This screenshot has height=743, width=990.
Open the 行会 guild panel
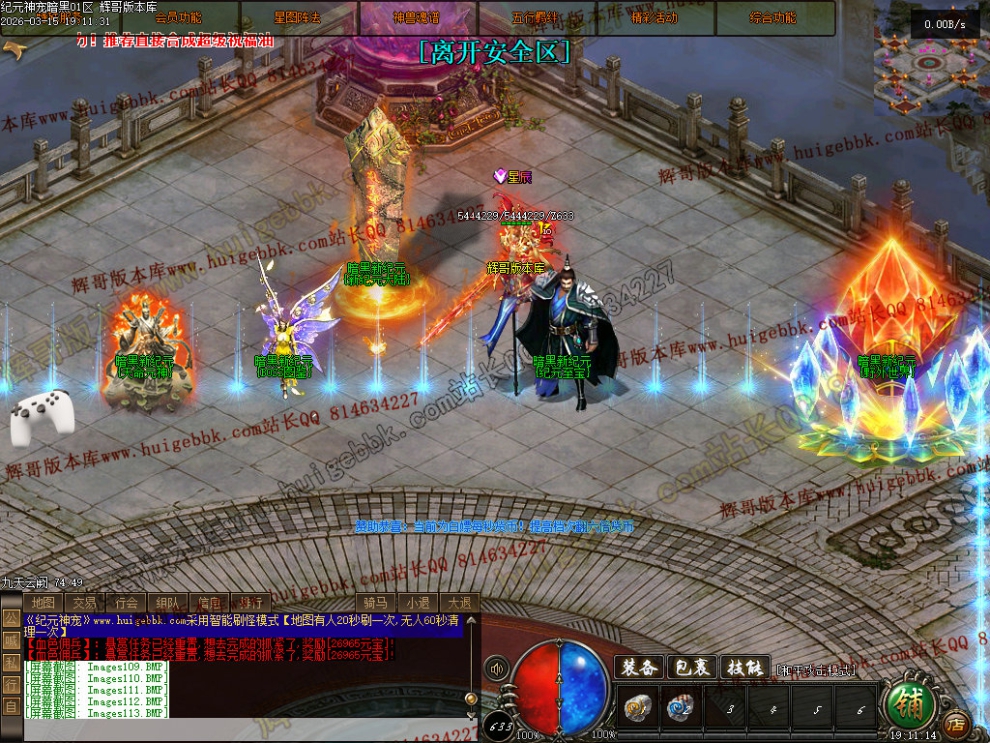coord(126,602)
